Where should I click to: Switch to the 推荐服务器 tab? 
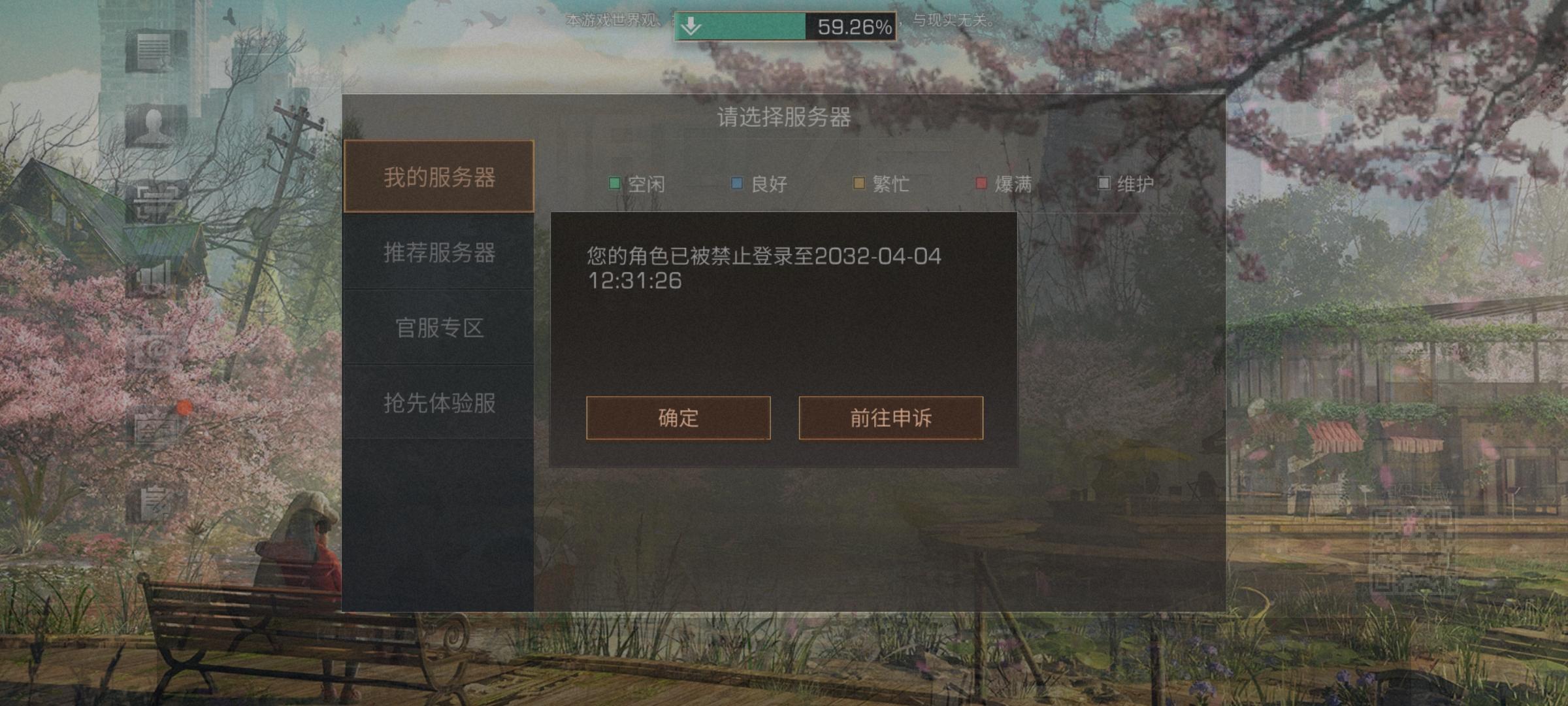[439, 255]
